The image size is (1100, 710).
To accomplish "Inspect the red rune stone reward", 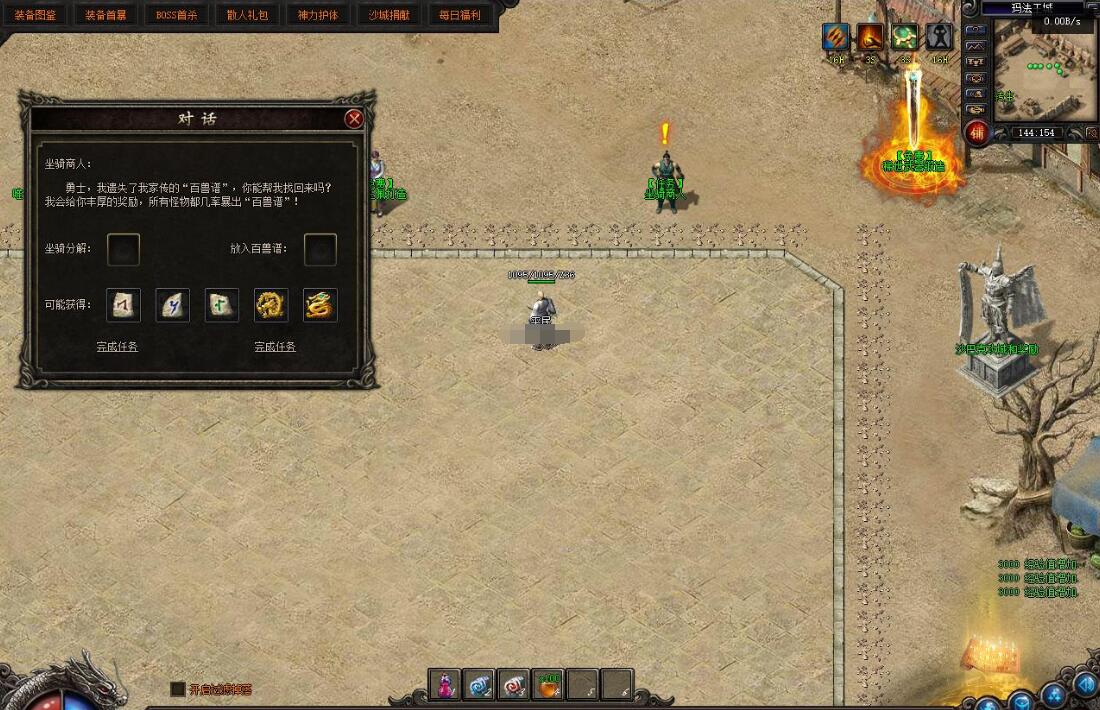I will coord(123,305).
